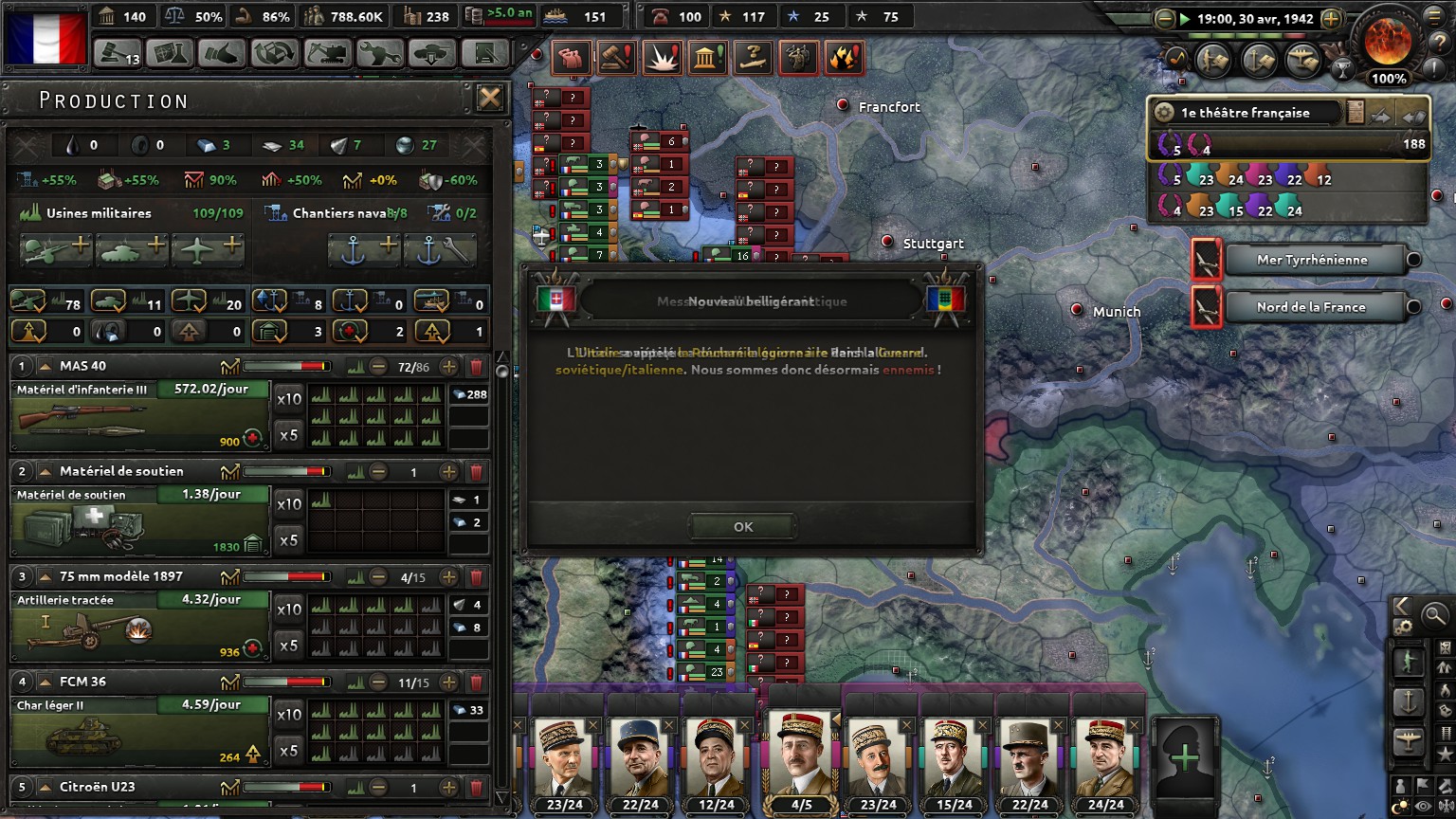The width and height of the screenshot is (1456, 819).
Task: Open the political decisions gavel alert
Action: pyautogui.click(x=615, y=59)
